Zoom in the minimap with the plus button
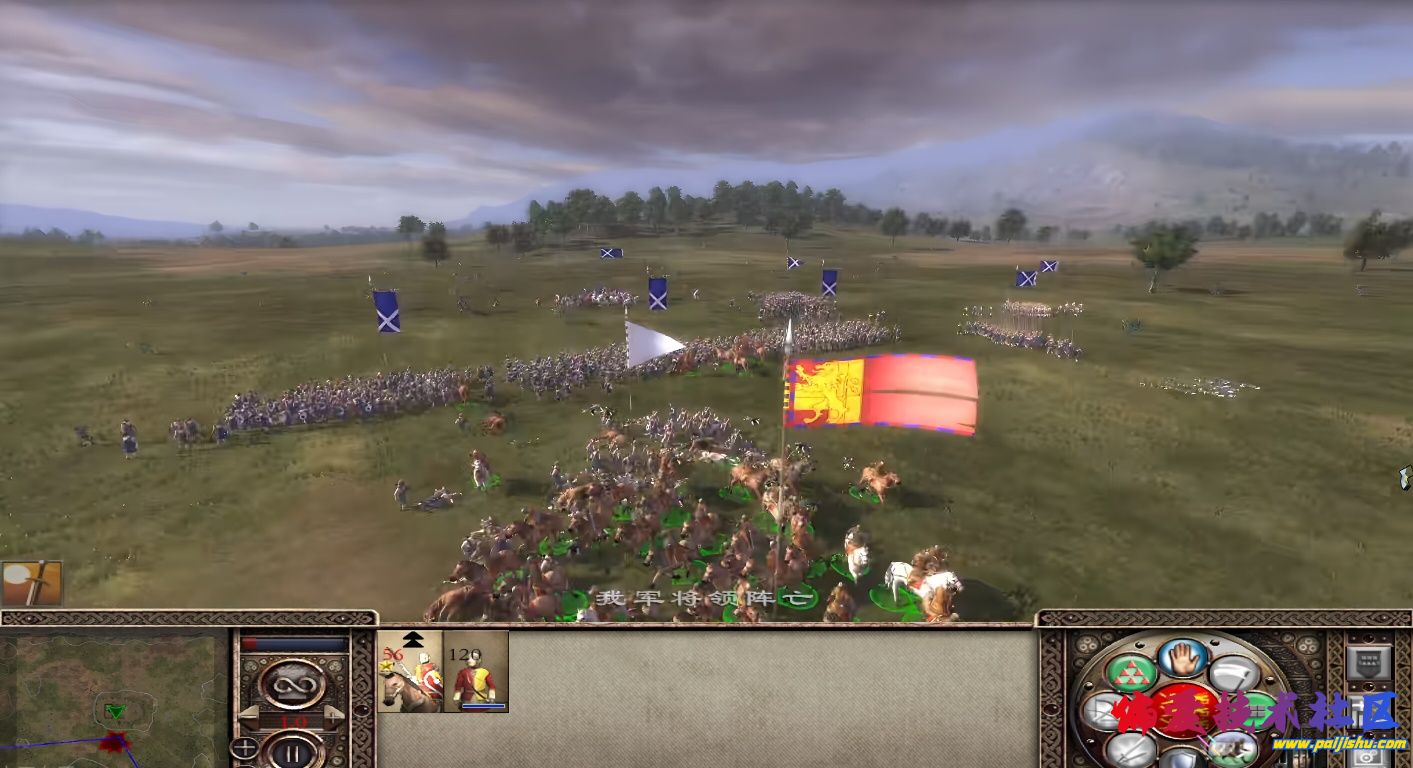The image size is (1413, 768). (x=243, y=747)
